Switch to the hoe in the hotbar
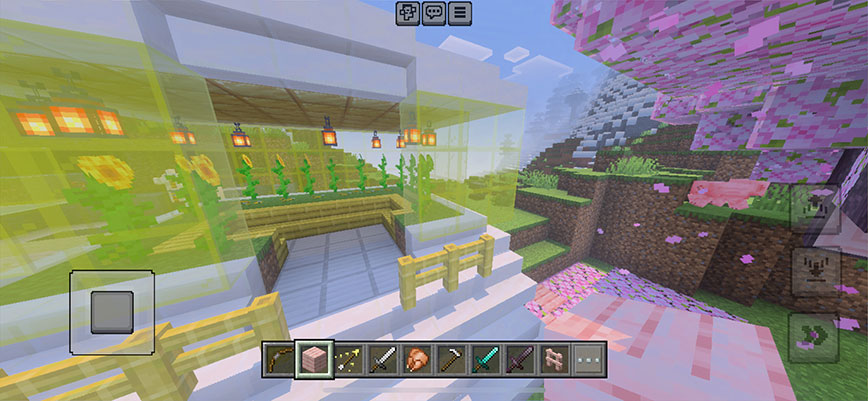The height and width of the screenshot is (401, 868). 450,360
